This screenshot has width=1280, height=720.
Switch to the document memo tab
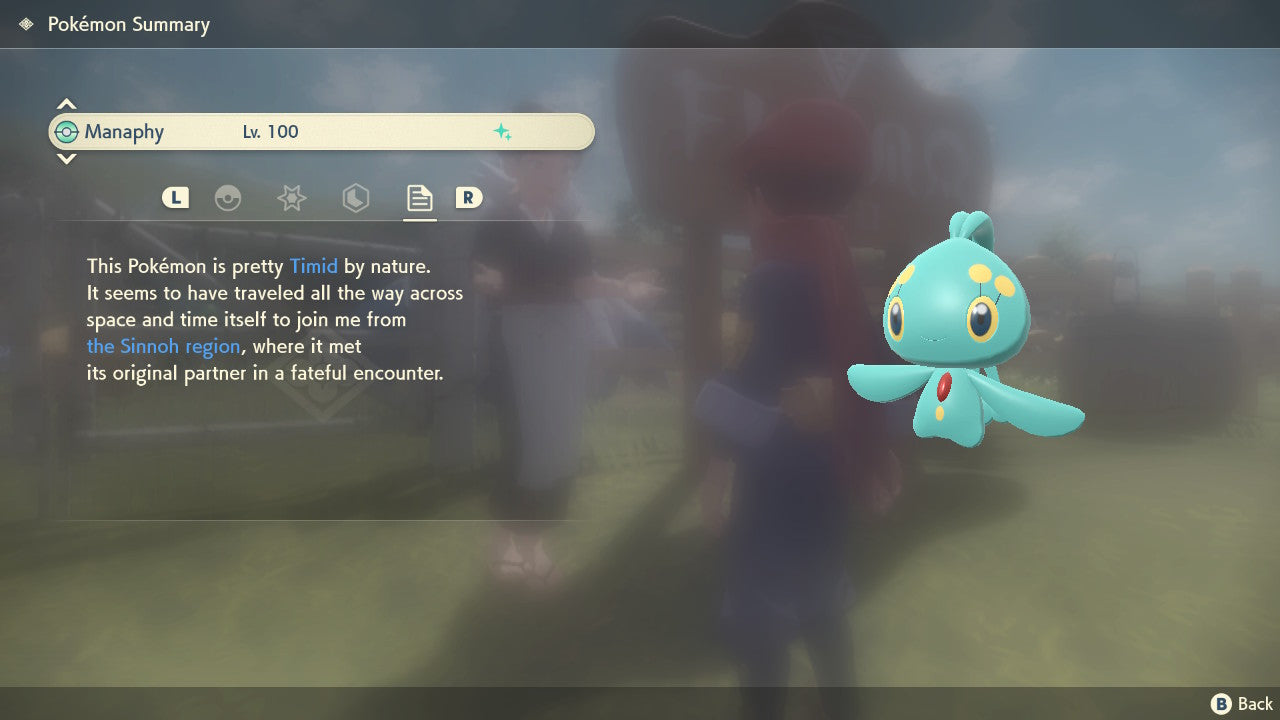(419, 198)
